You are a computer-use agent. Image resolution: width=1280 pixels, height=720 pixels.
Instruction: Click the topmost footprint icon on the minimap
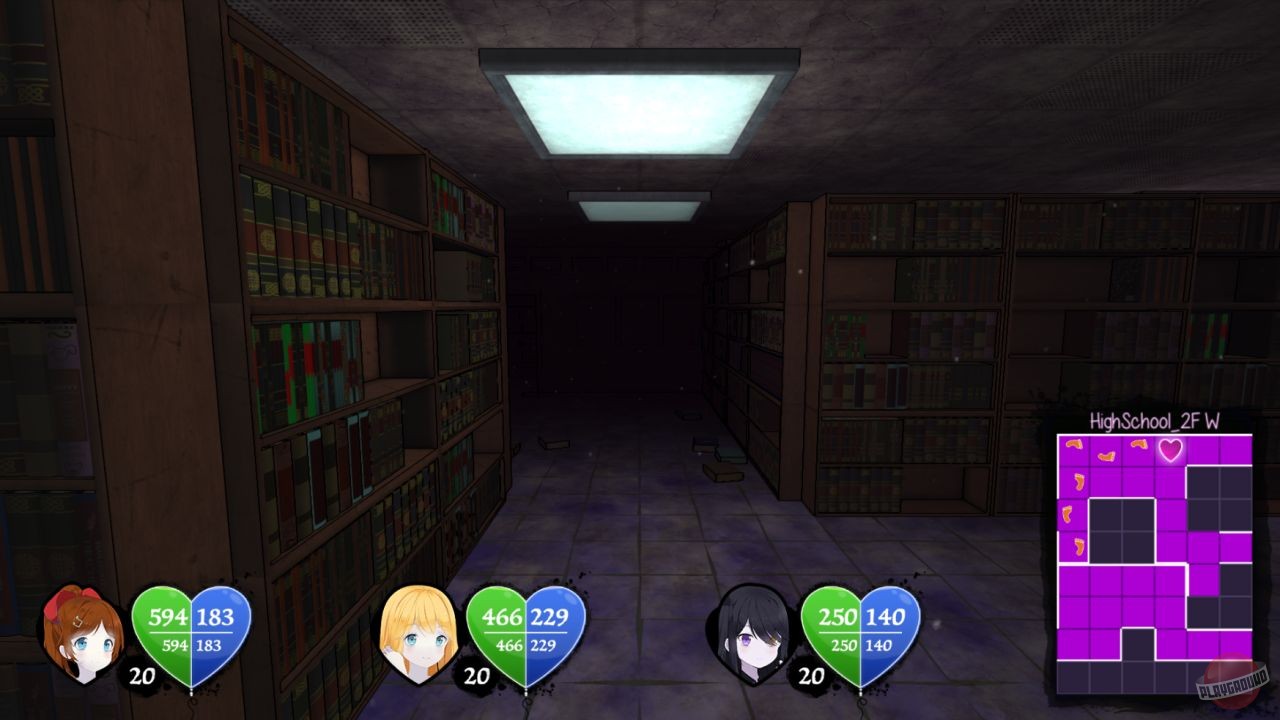pyautogui.click(x=1074, y=445)
